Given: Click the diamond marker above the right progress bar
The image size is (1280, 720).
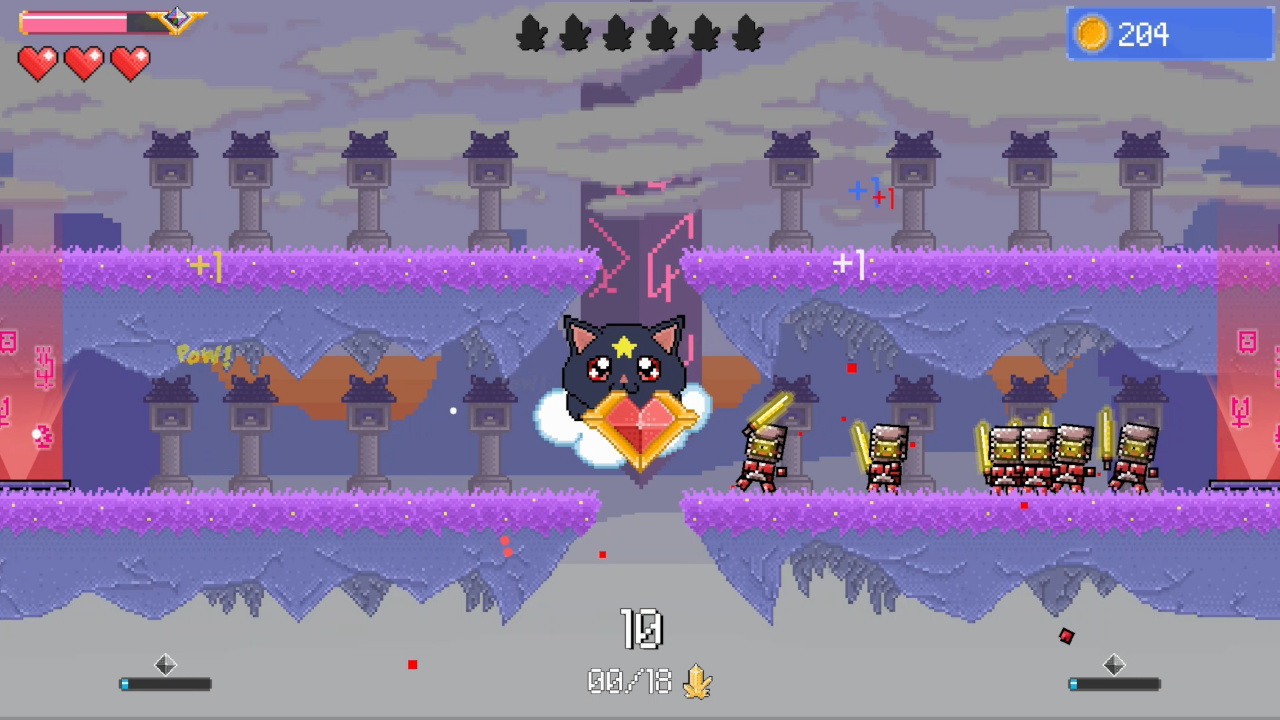Looking at the screenshot, I should pos(1114,665).
